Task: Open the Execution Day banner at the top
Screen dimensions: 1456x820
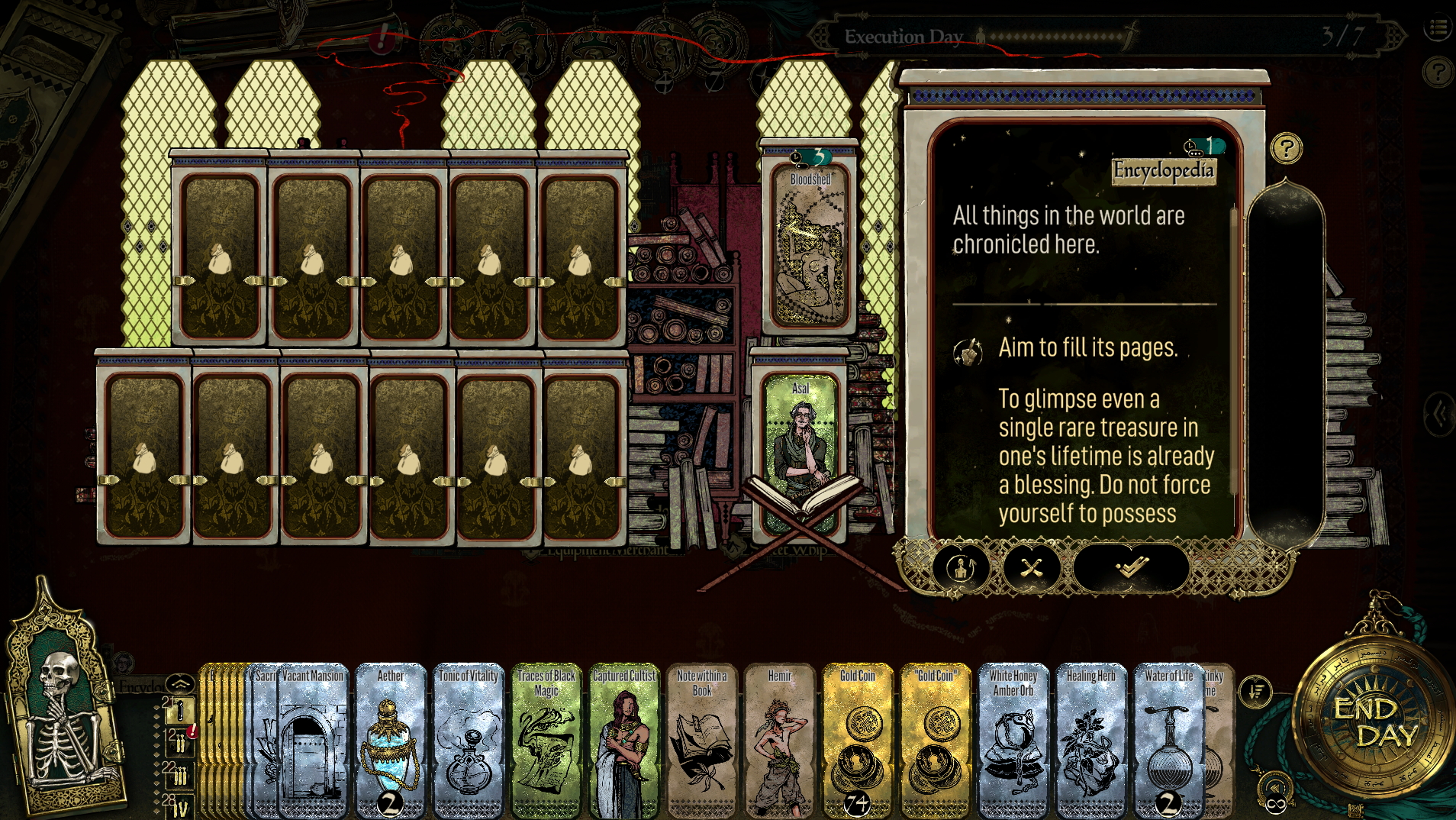Action: (904, 35)
